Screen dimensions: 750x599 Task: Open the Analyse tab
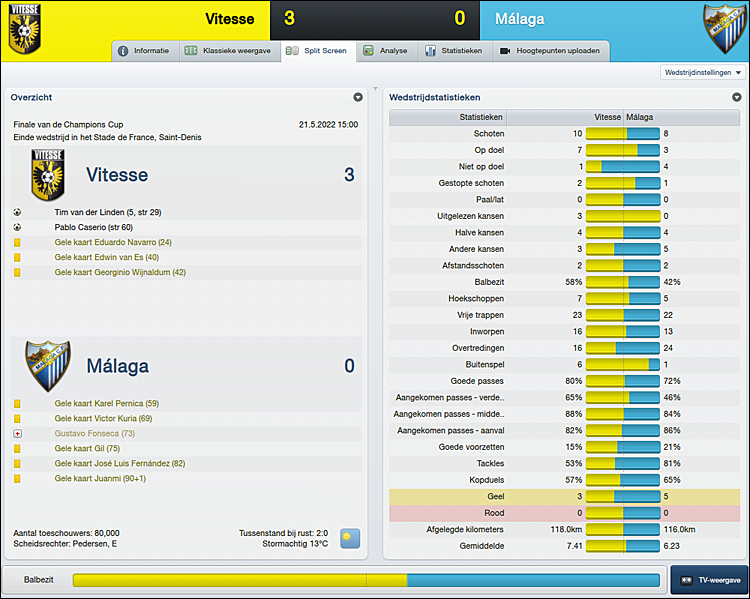385,50
